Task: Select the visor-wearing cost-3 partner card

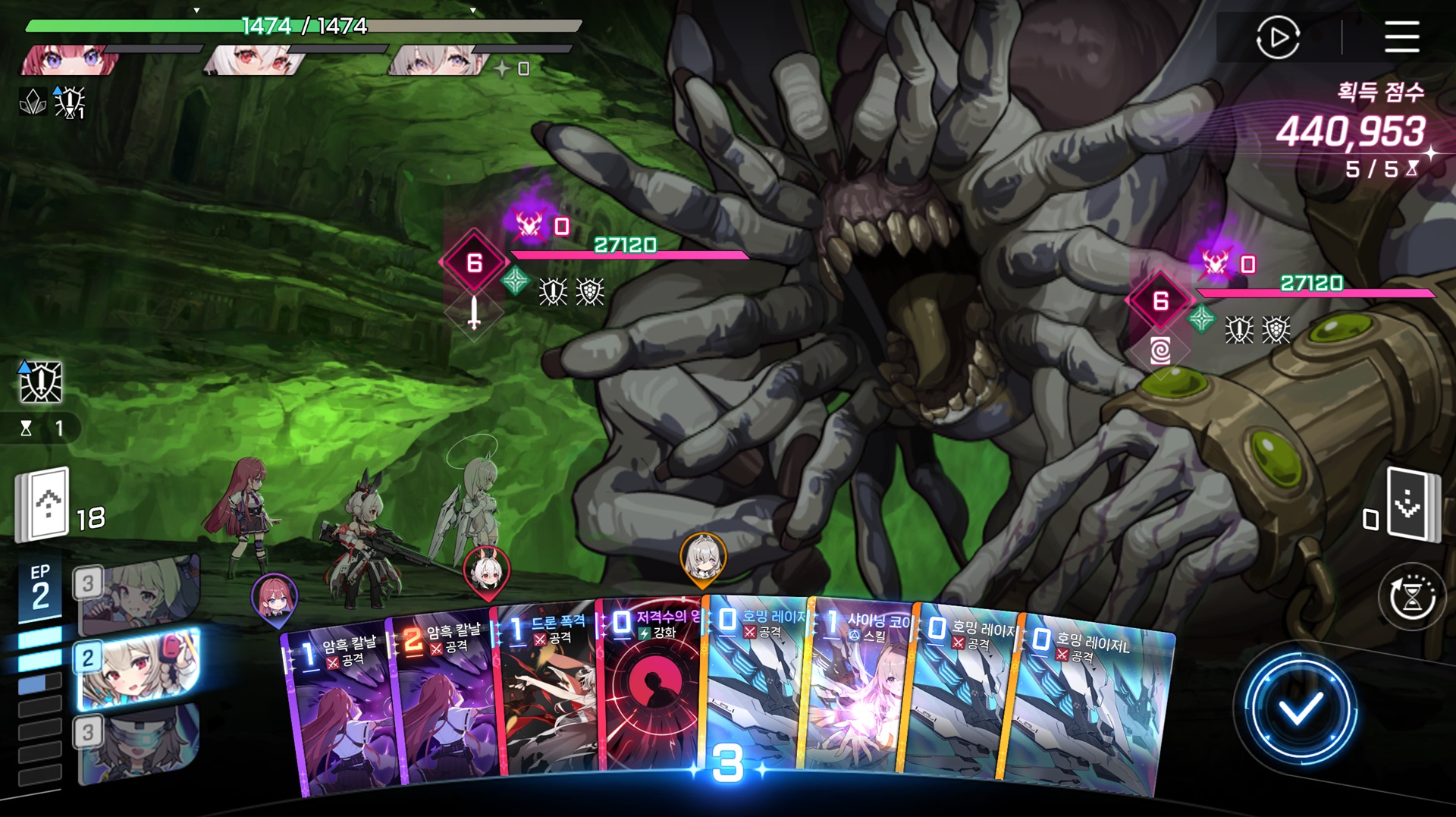Action: click(x=140, y=743)
